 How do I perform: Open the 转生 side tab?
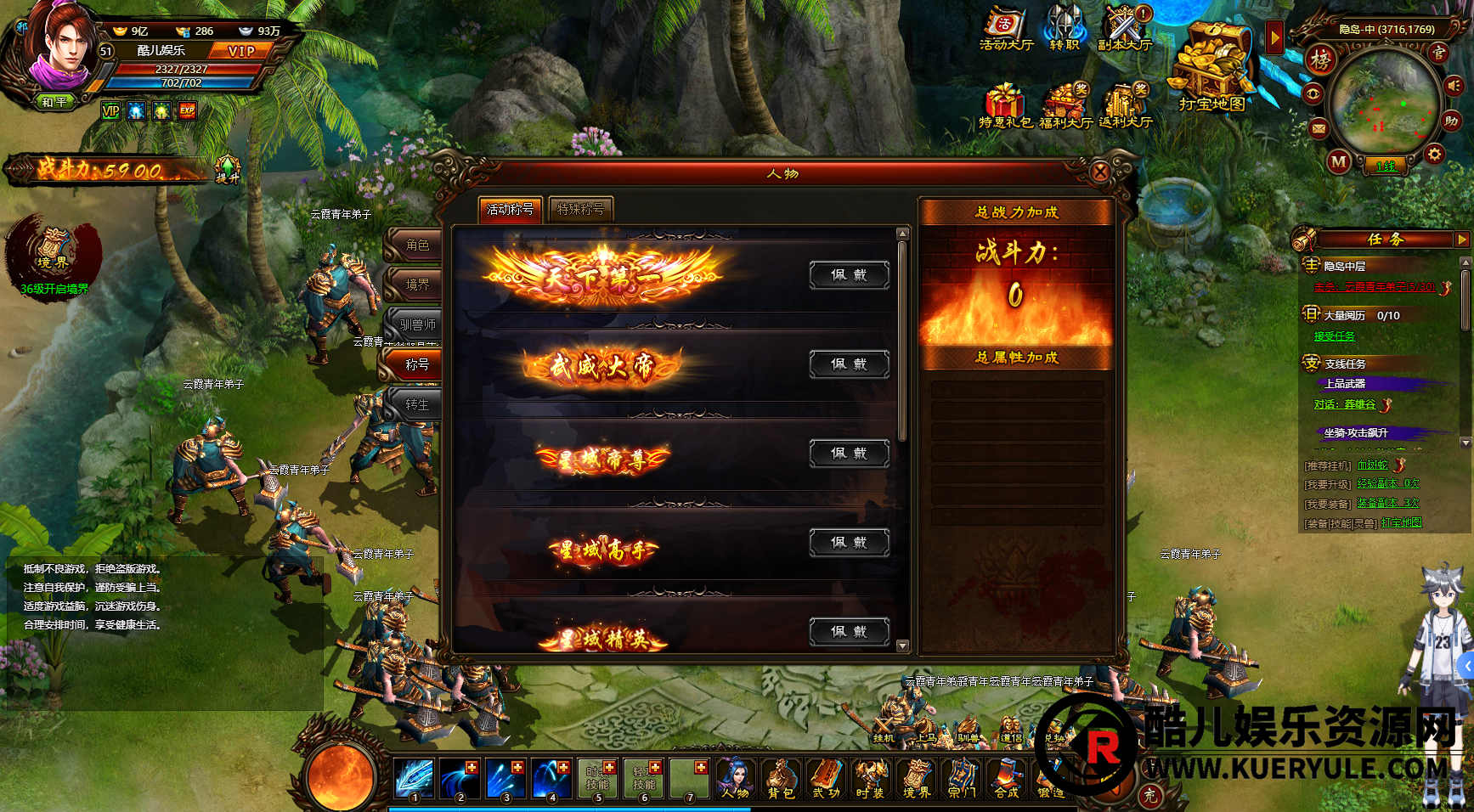[x=416, y=405]
